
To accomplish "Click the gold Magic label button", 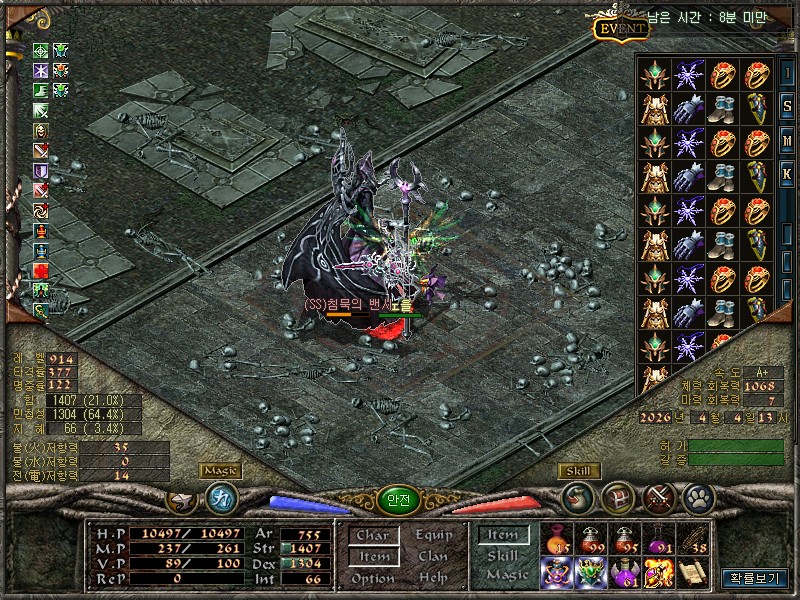I will pyautogui.click(x=220, y=470).
